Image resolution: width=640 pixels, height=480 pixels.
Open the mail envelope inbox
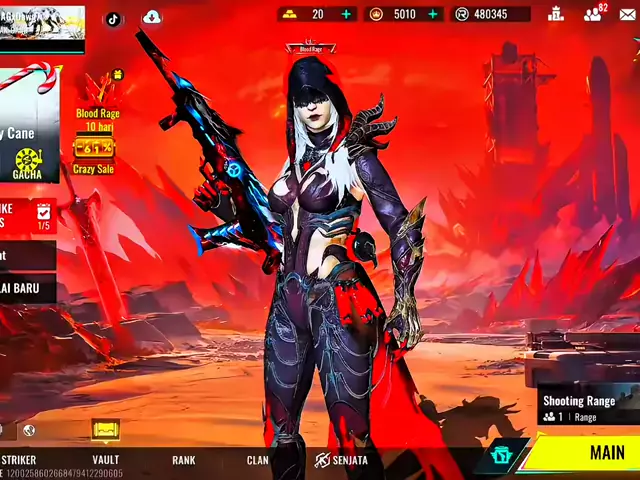[628, 14]
